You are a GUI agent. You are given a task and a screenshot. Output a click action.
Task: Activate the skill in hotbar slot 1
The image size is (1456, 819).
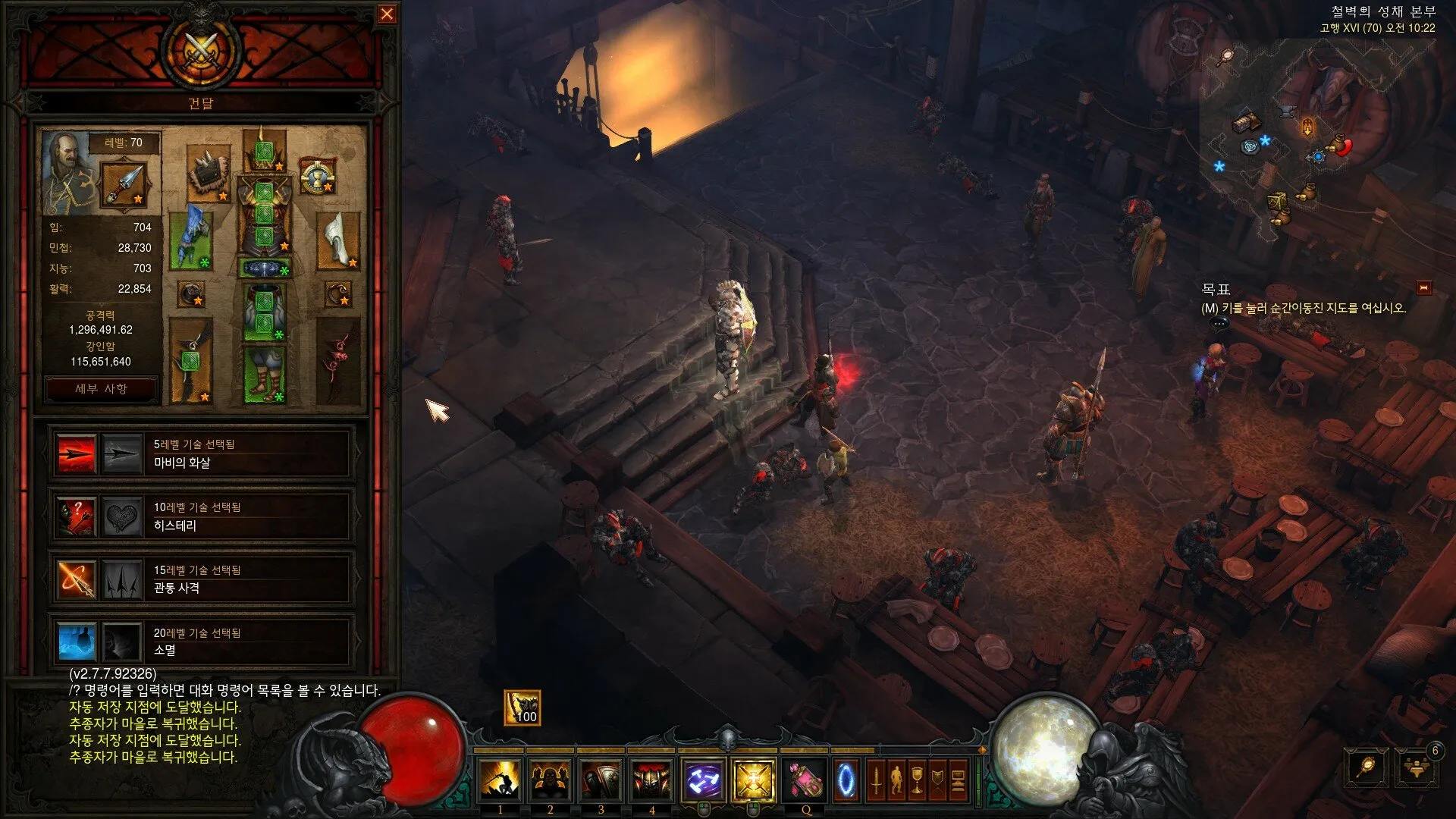click(x=500, y=780)
